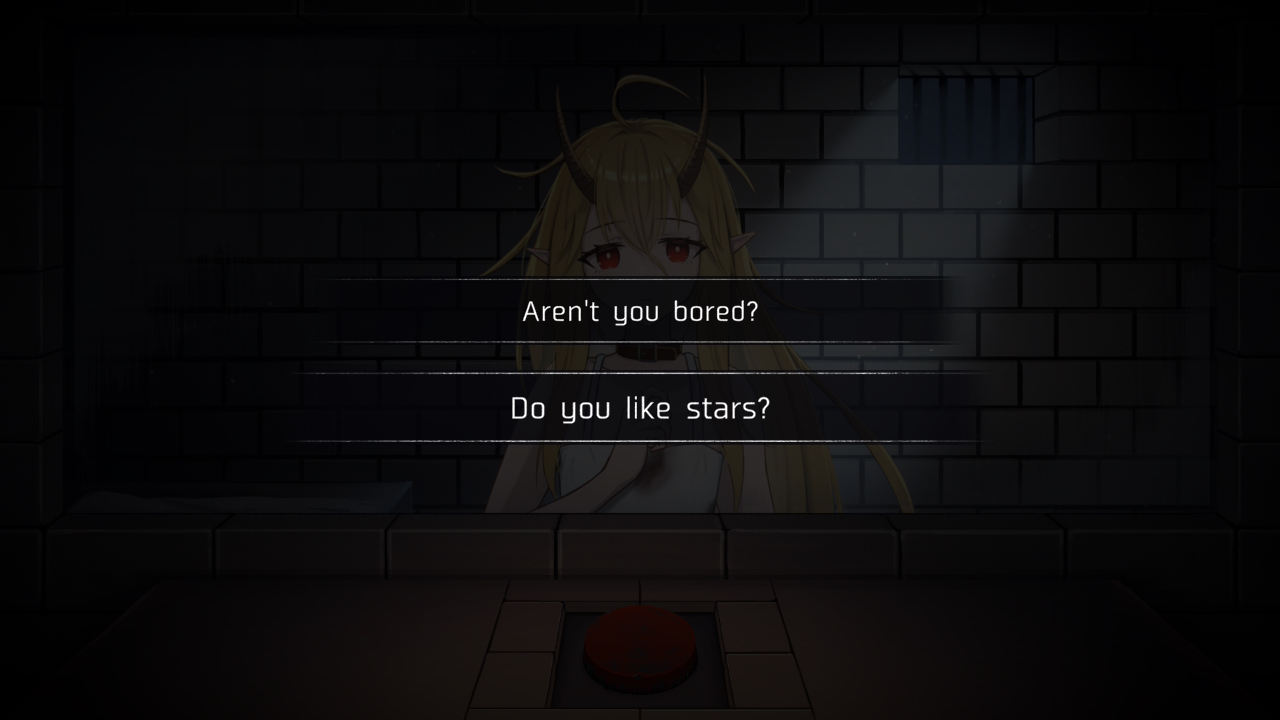Click the girl's left horn
This screenshot has height=720, width=1280.
click(700, 135)
